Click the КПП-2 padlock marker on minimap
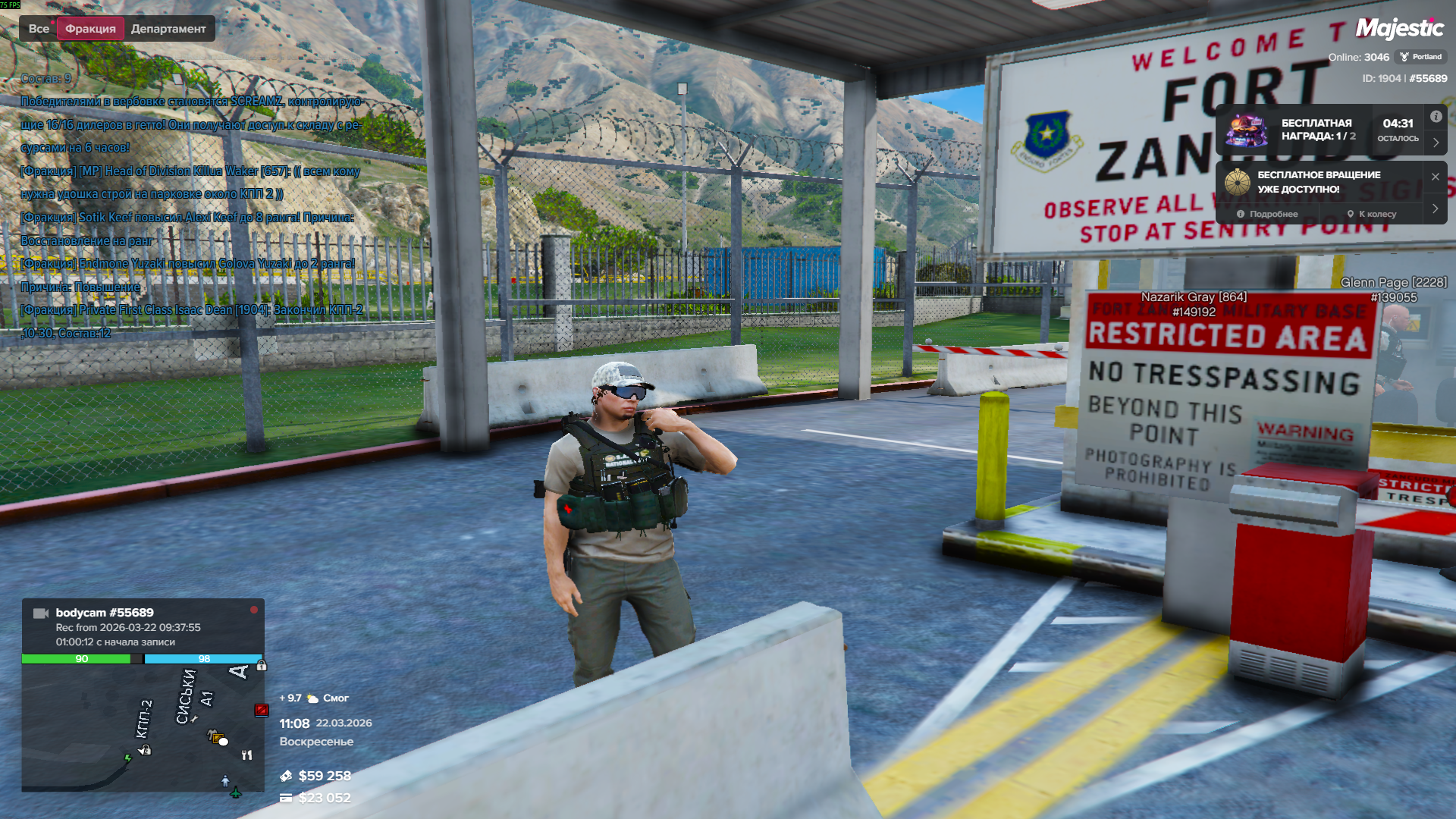The width and height of the screenshot is (1456, 819). (x=146, y=750)
